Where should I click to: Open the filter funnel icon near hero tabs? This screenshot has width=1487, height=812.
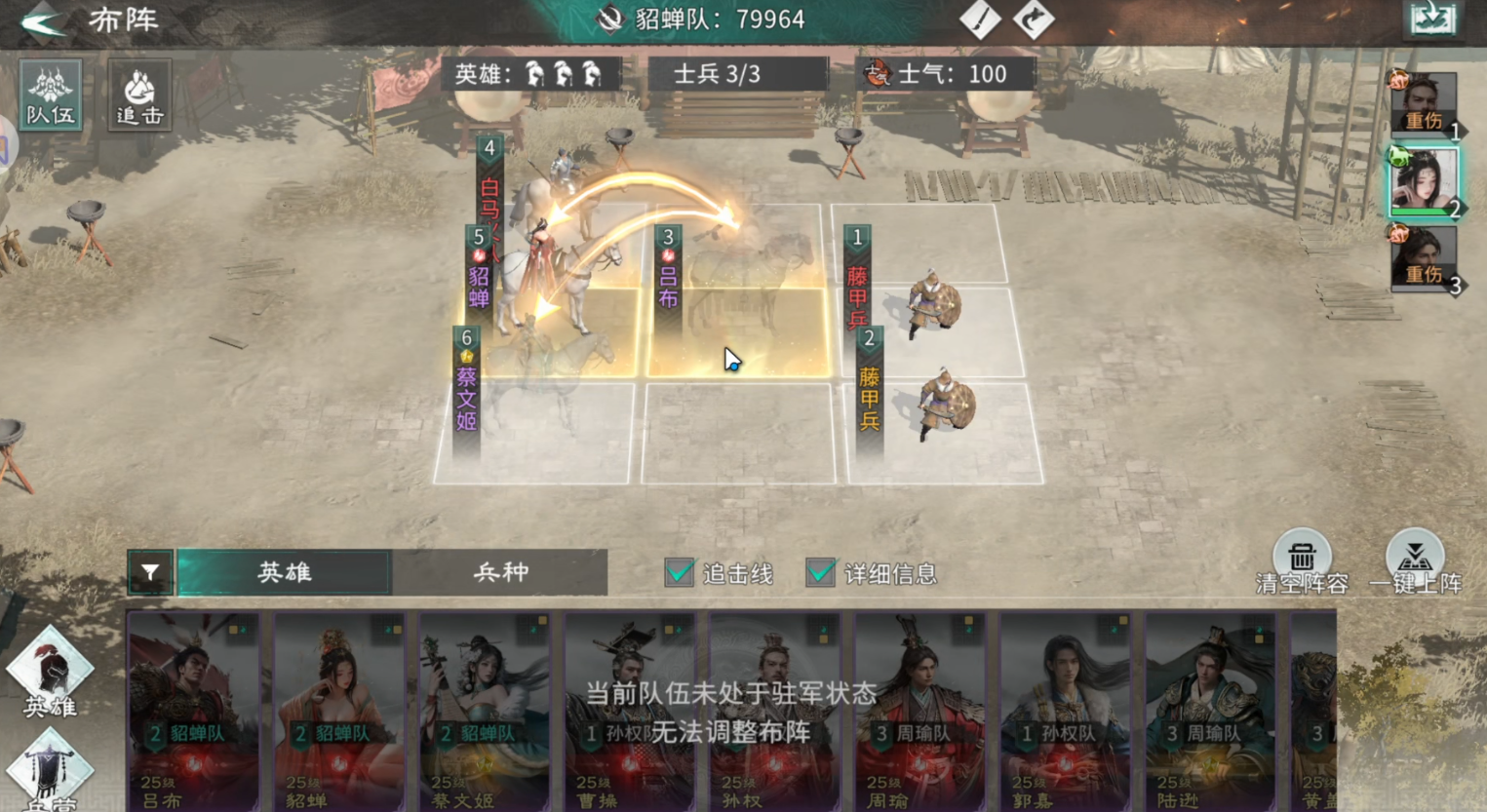pyautogui.click(x=149, y=573)
